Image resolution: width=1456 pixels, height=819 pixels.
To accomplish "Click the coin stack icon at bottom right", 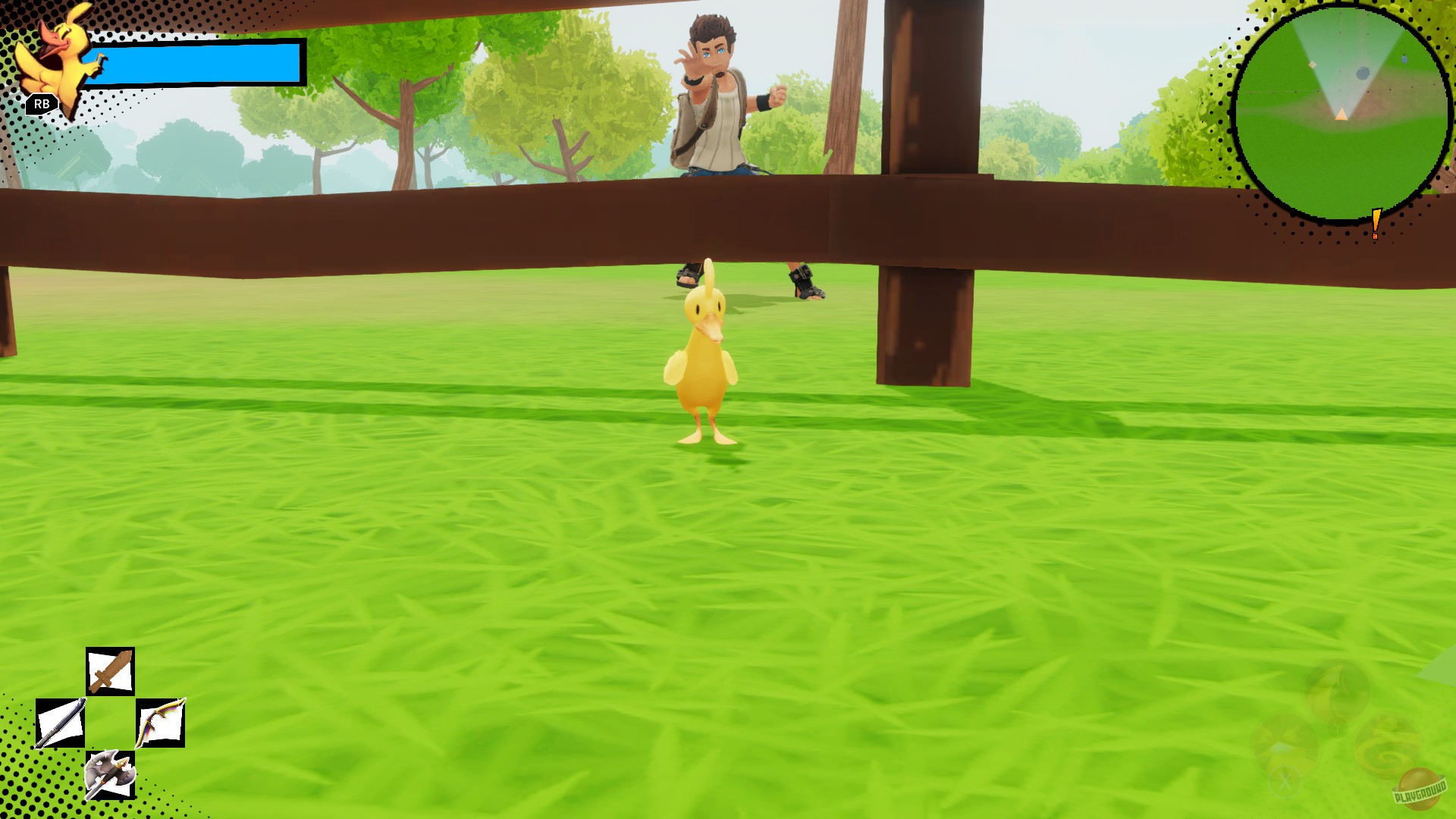I will tap(1339, 686).
